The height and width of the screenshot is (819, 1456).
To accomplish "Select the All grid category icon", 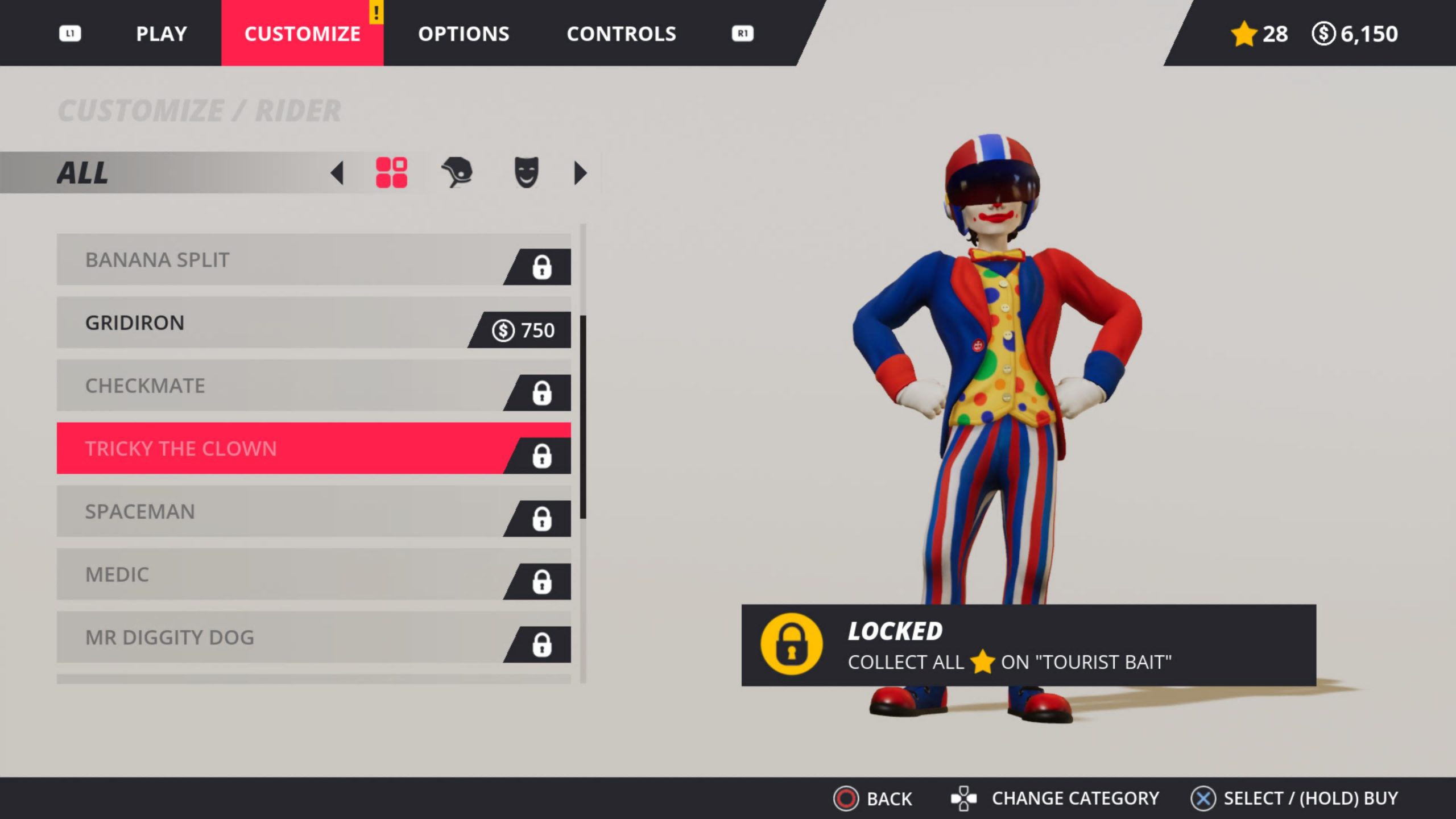I will coord(391,173).
